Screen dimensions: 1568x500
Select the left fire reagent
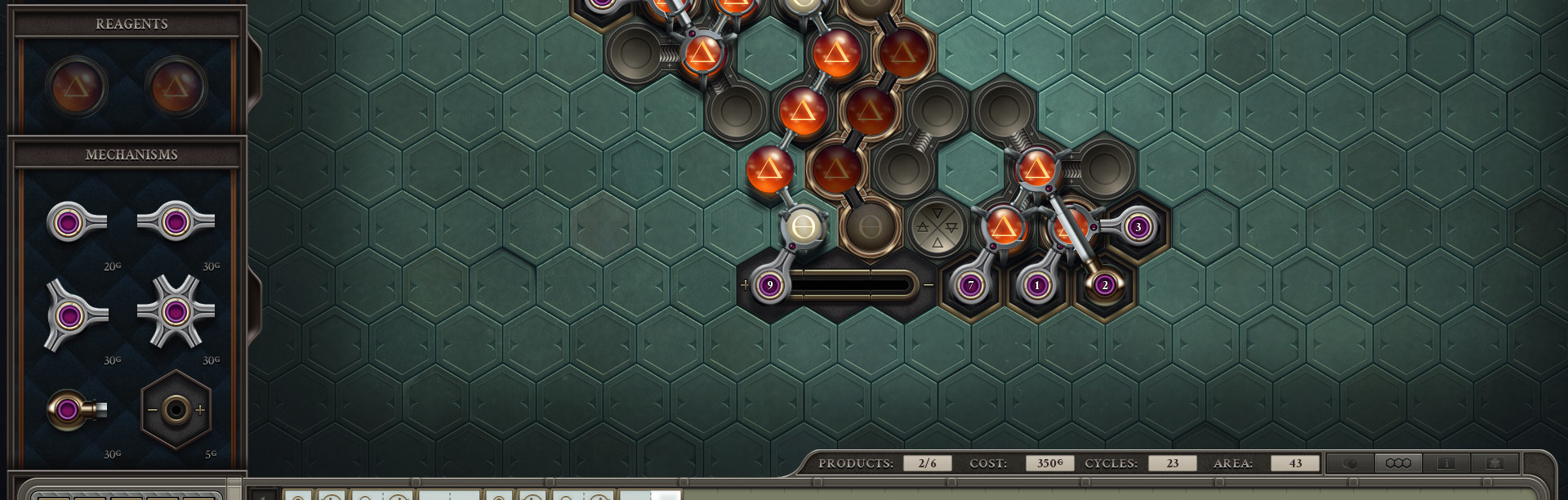pos(76,86)
